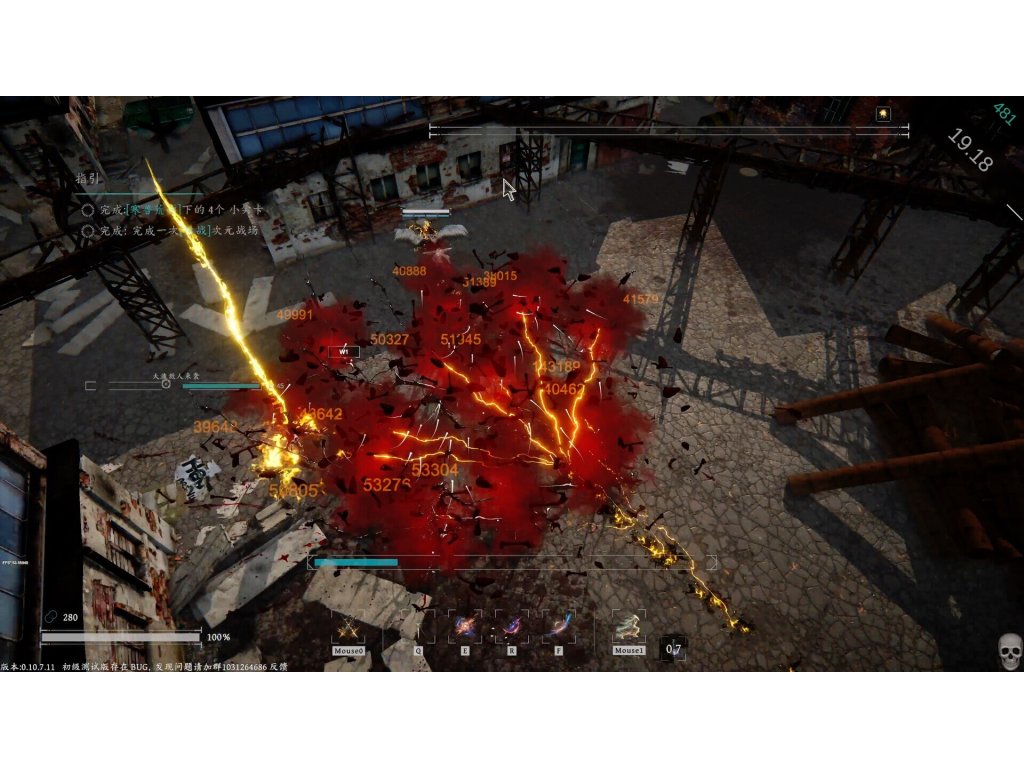This screenshot has height=768, width=1024.
Task: Click the glowing buff icon above boss bar
Action: 883,114
